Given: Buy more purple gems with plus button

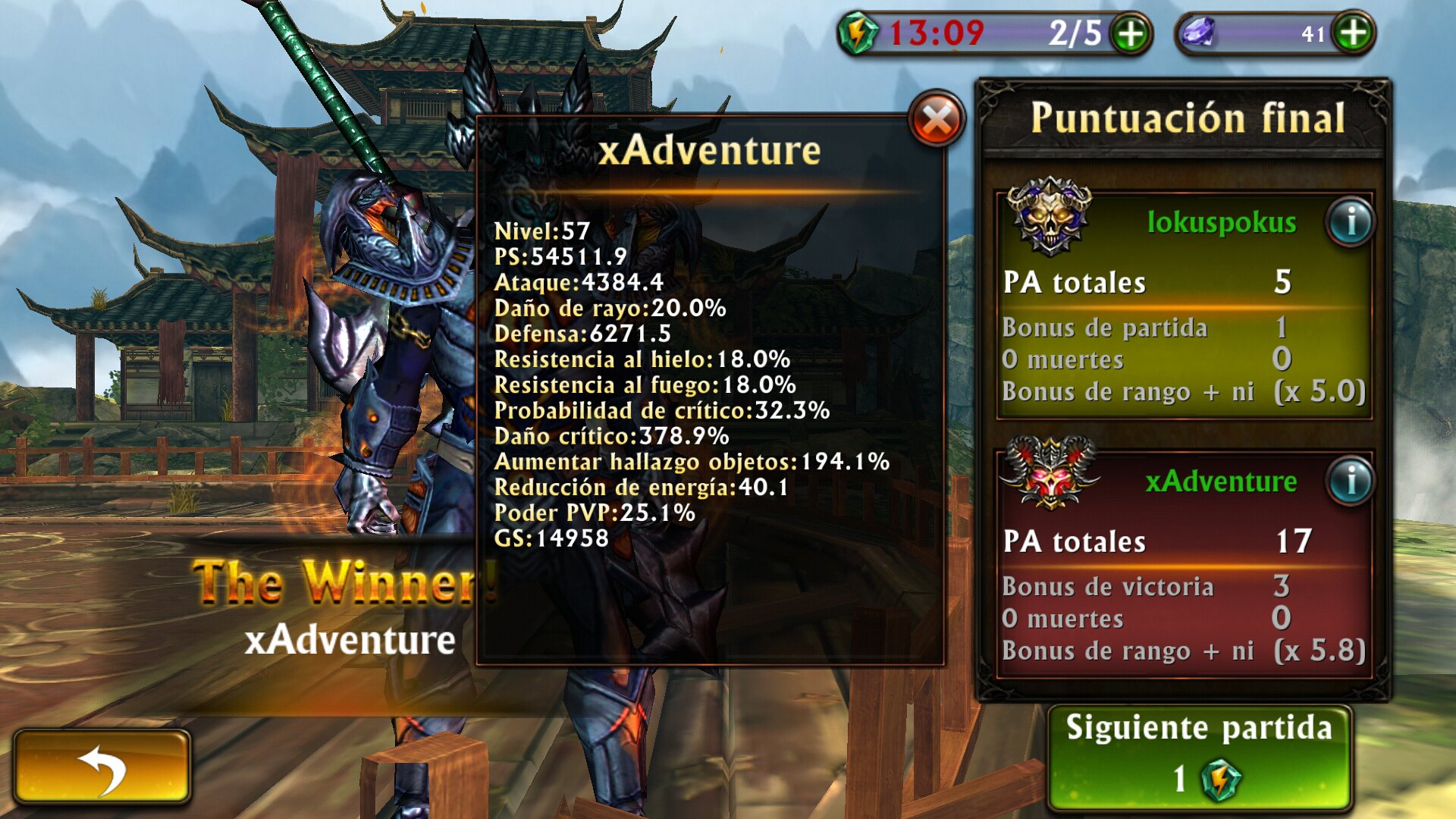Looking at the screenshot, I should 1353,33.
